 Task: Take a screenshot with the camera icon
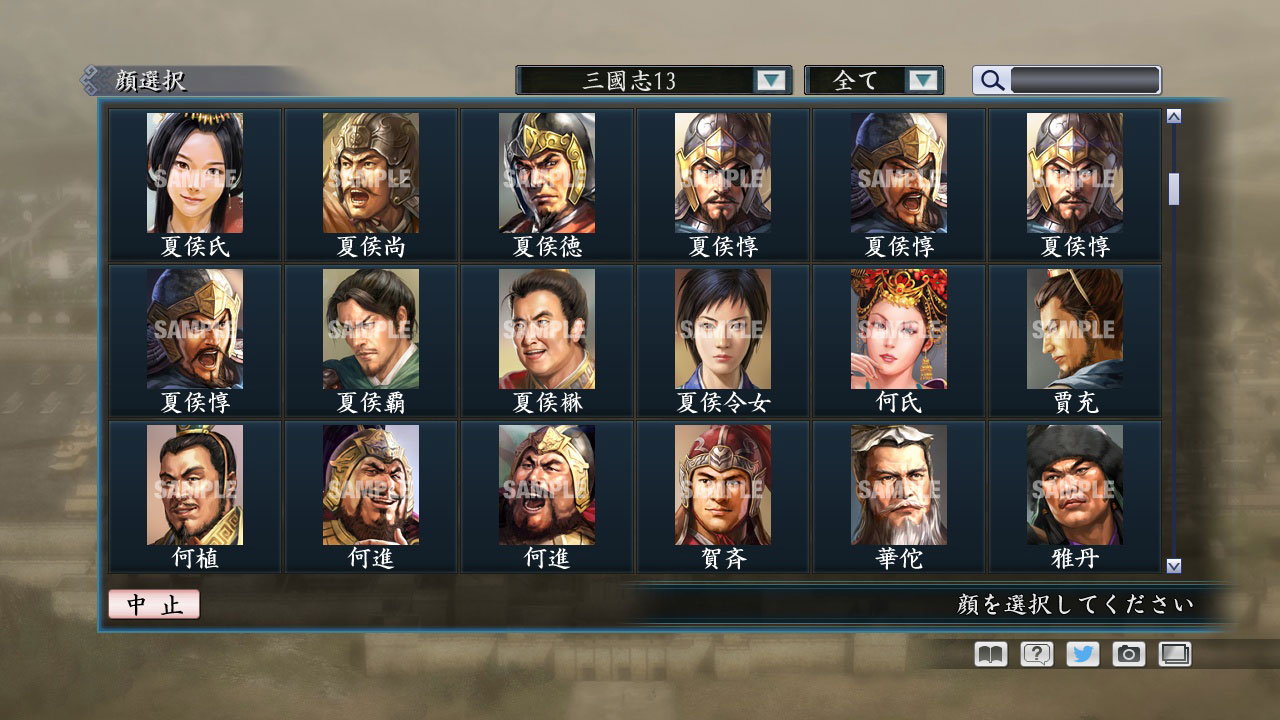(1127, 654)
